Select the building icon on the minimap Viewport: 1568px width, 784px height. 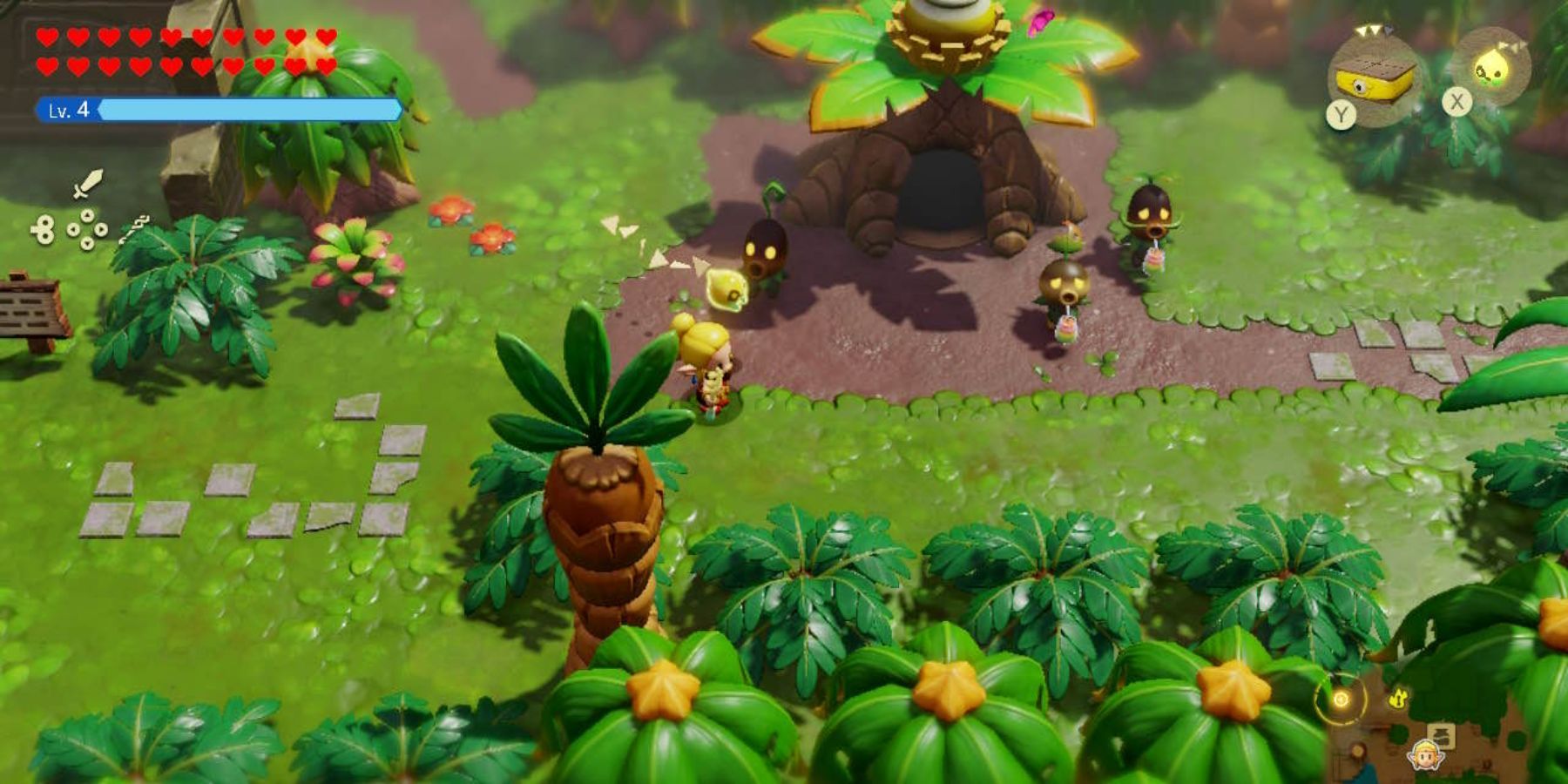coord(1441,736)
